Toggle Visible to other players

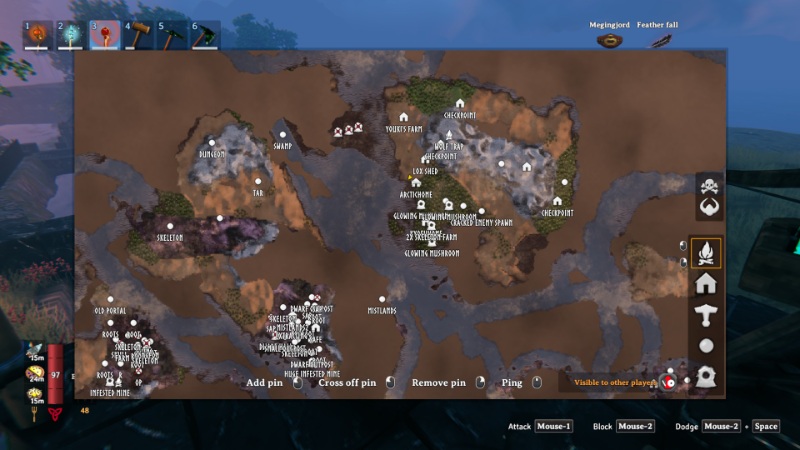tap(669, 382)
